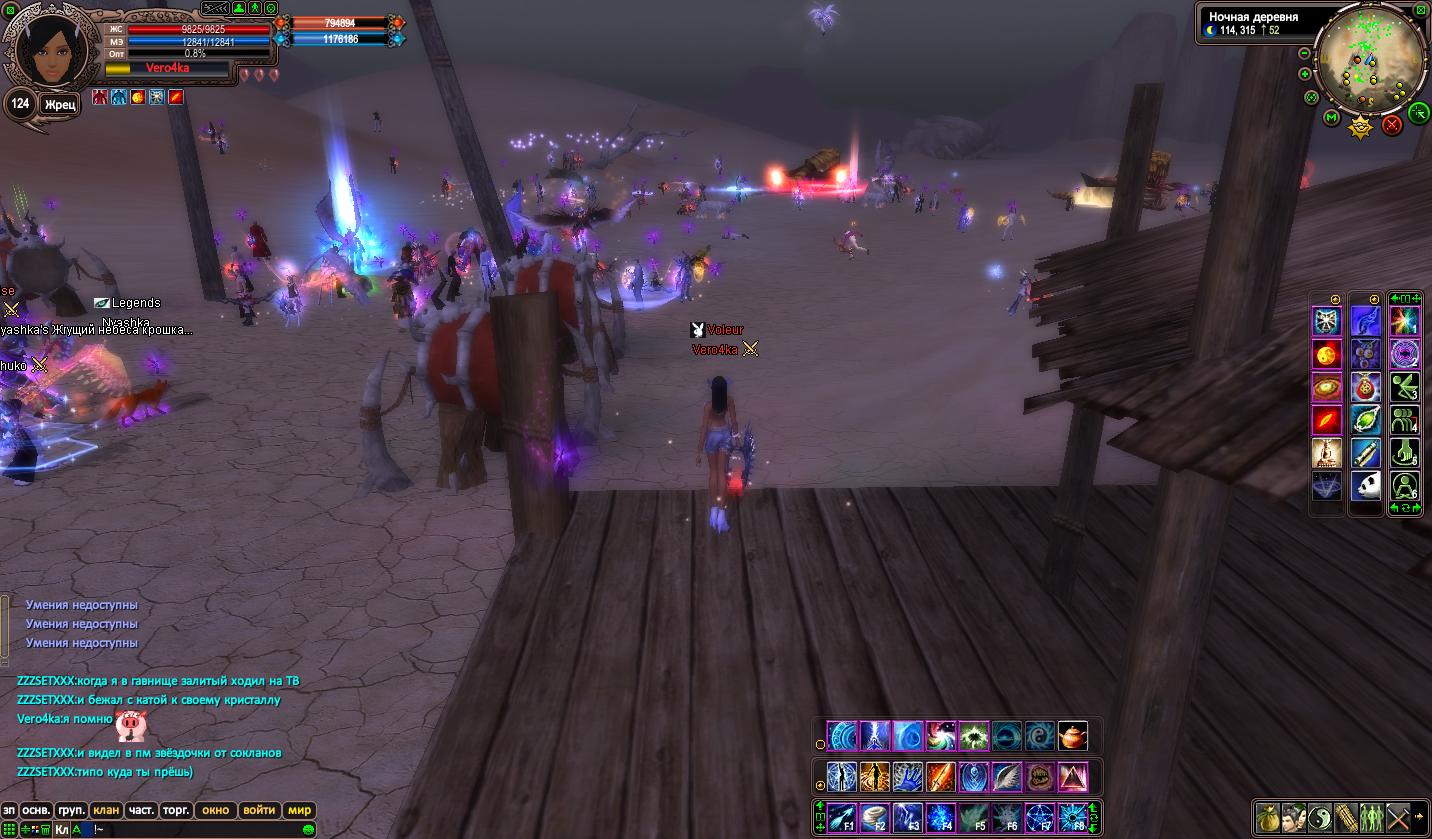Zoom in the minimap with plus button

[1305, 74]
